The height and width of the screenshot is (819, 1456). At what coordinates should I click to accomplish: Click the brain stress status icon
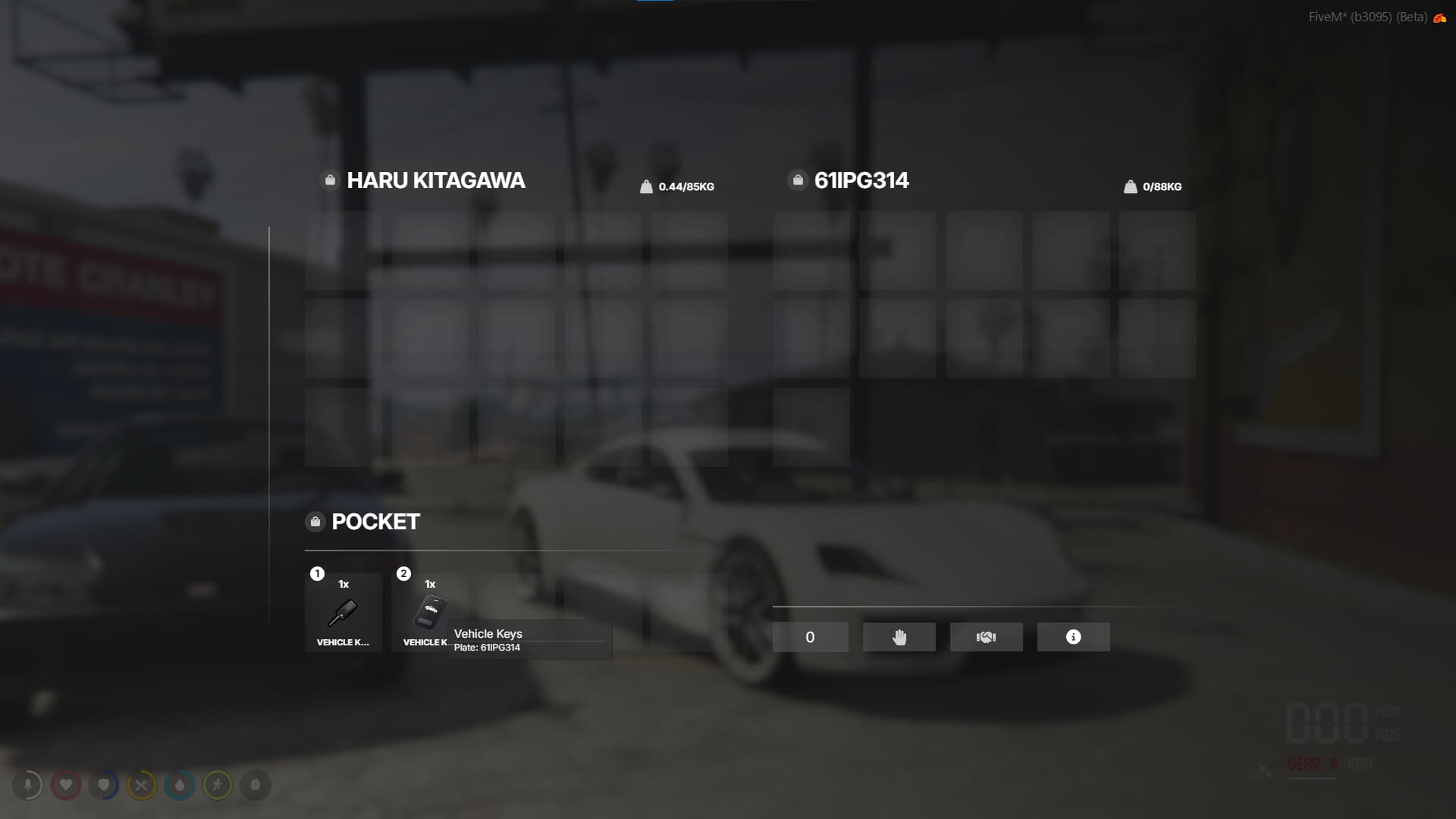click(x=256, y=786)
